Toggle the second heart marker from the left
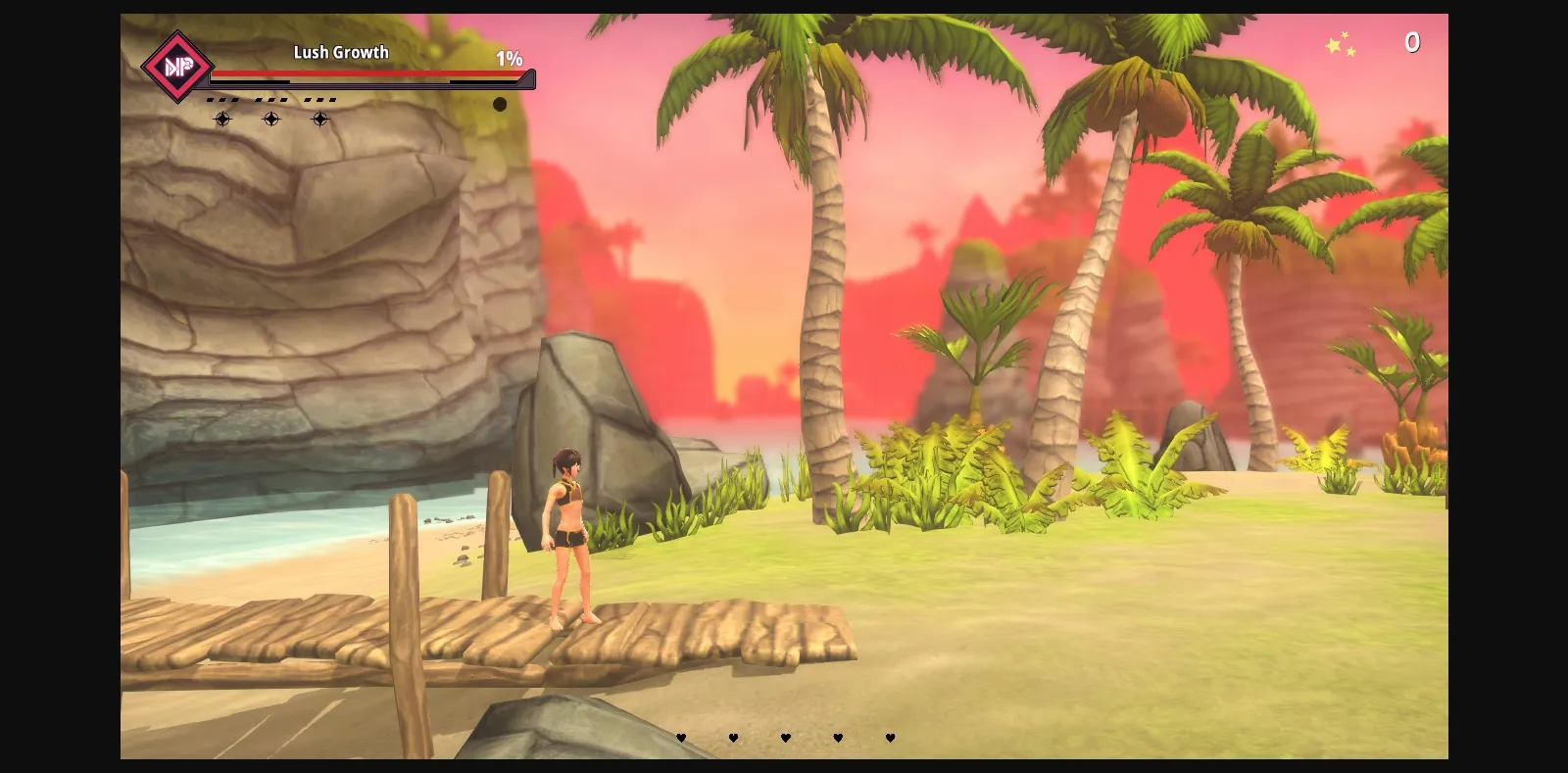The image size is (1568, 773). coord(733,737)
